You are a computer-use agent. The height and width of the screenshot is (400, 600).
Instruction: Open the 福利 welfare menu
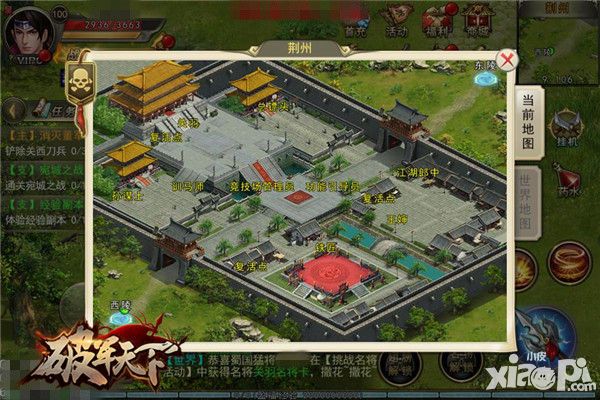pos(437,20)
